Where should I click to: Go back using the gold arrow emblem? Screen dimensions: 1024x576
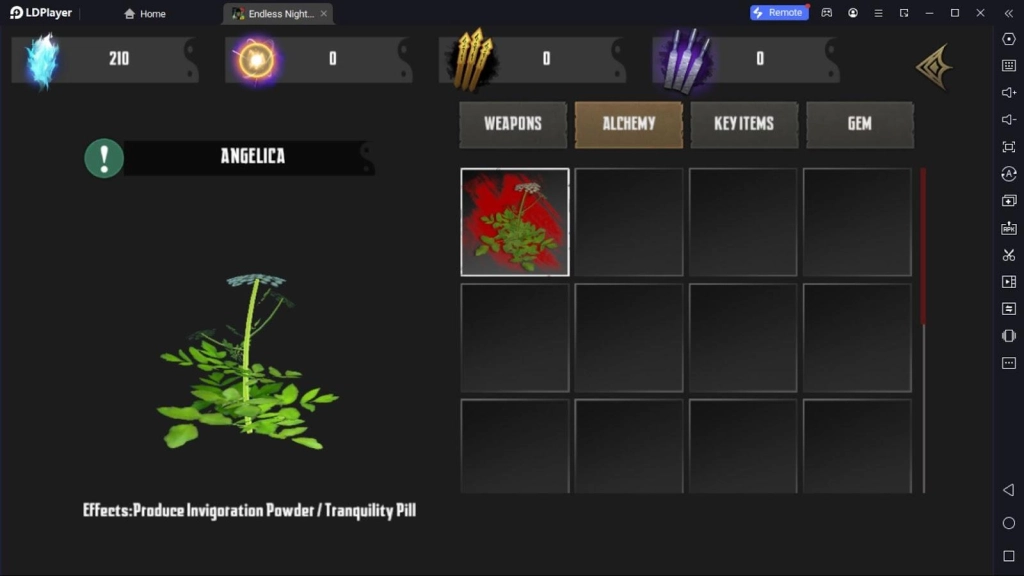(x=933, y=66)
